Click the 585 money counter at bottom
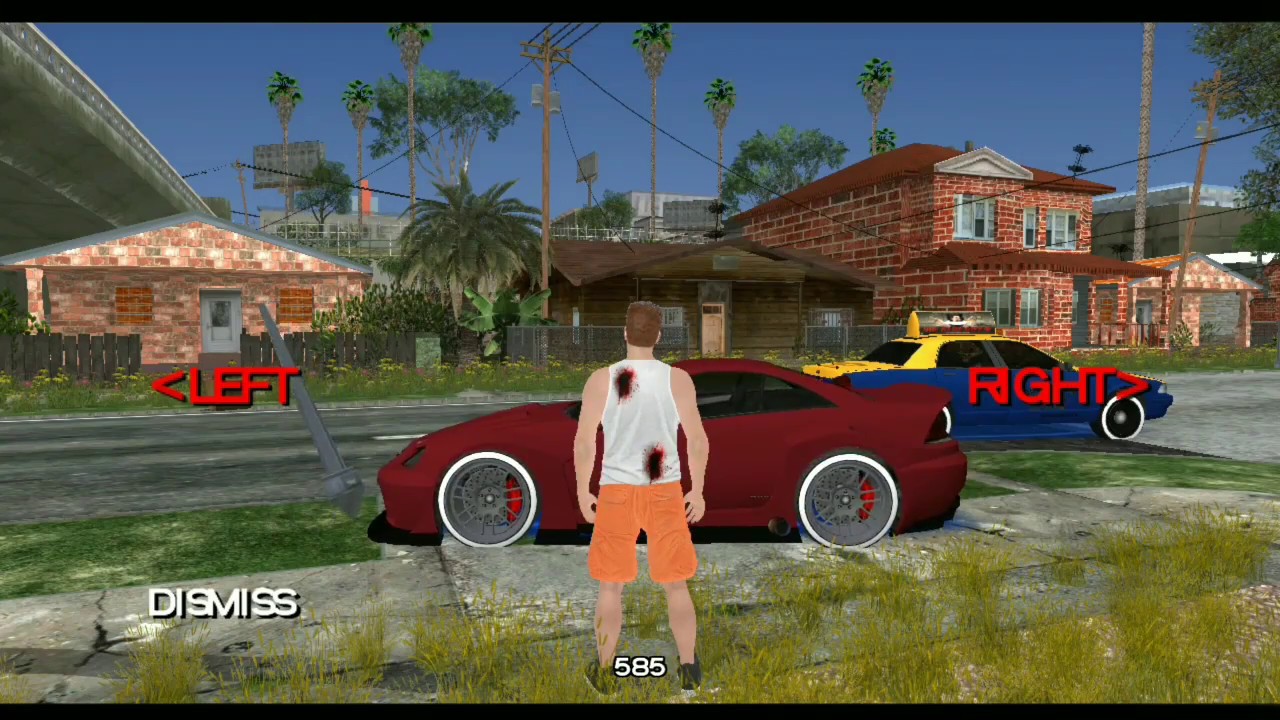Viewport: 1280px width, 720px height. pos(639,666)
